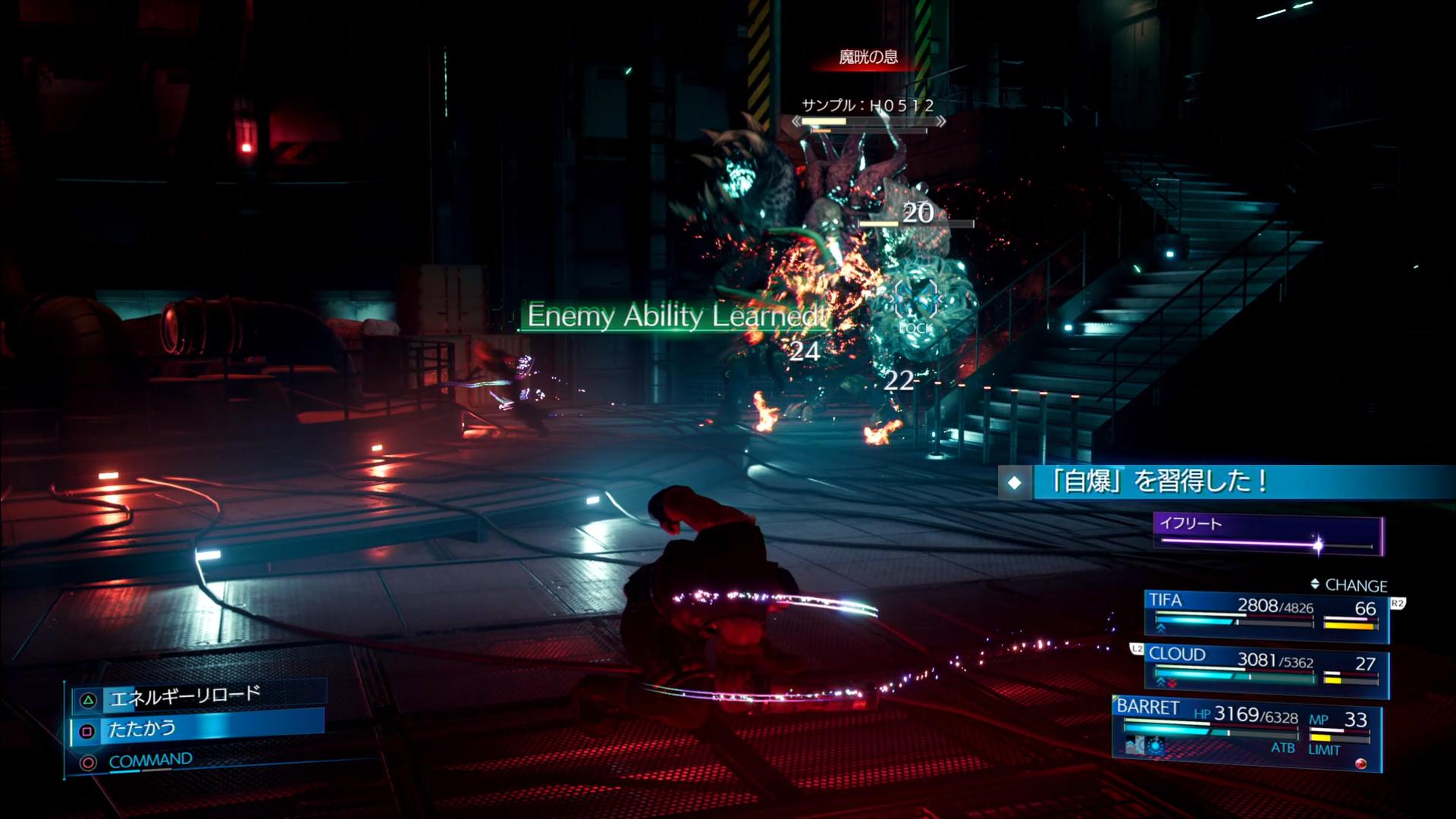Click the イフリート summon gauge
Screen dimensions: 1456x819
click(1268, 534)
